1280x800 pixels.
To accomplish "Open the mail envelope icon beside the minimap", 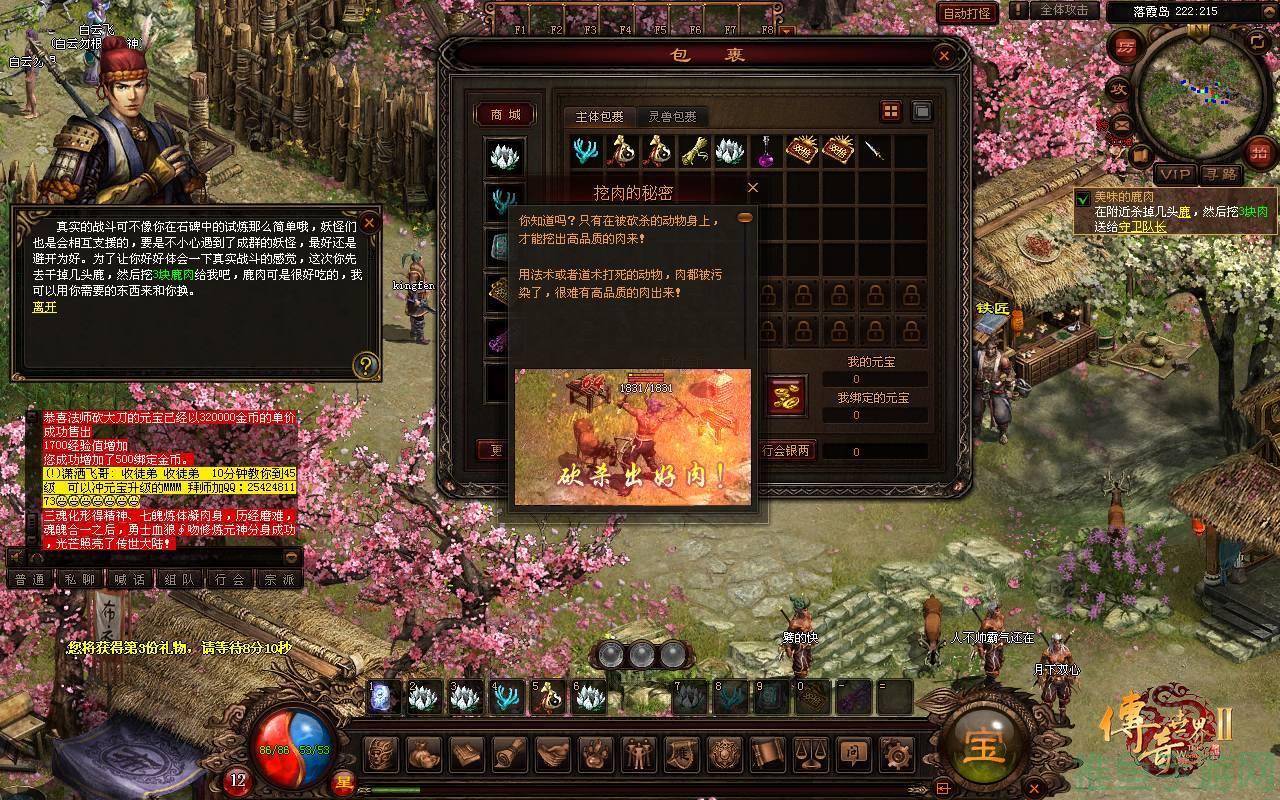I will click(1124, 124).
